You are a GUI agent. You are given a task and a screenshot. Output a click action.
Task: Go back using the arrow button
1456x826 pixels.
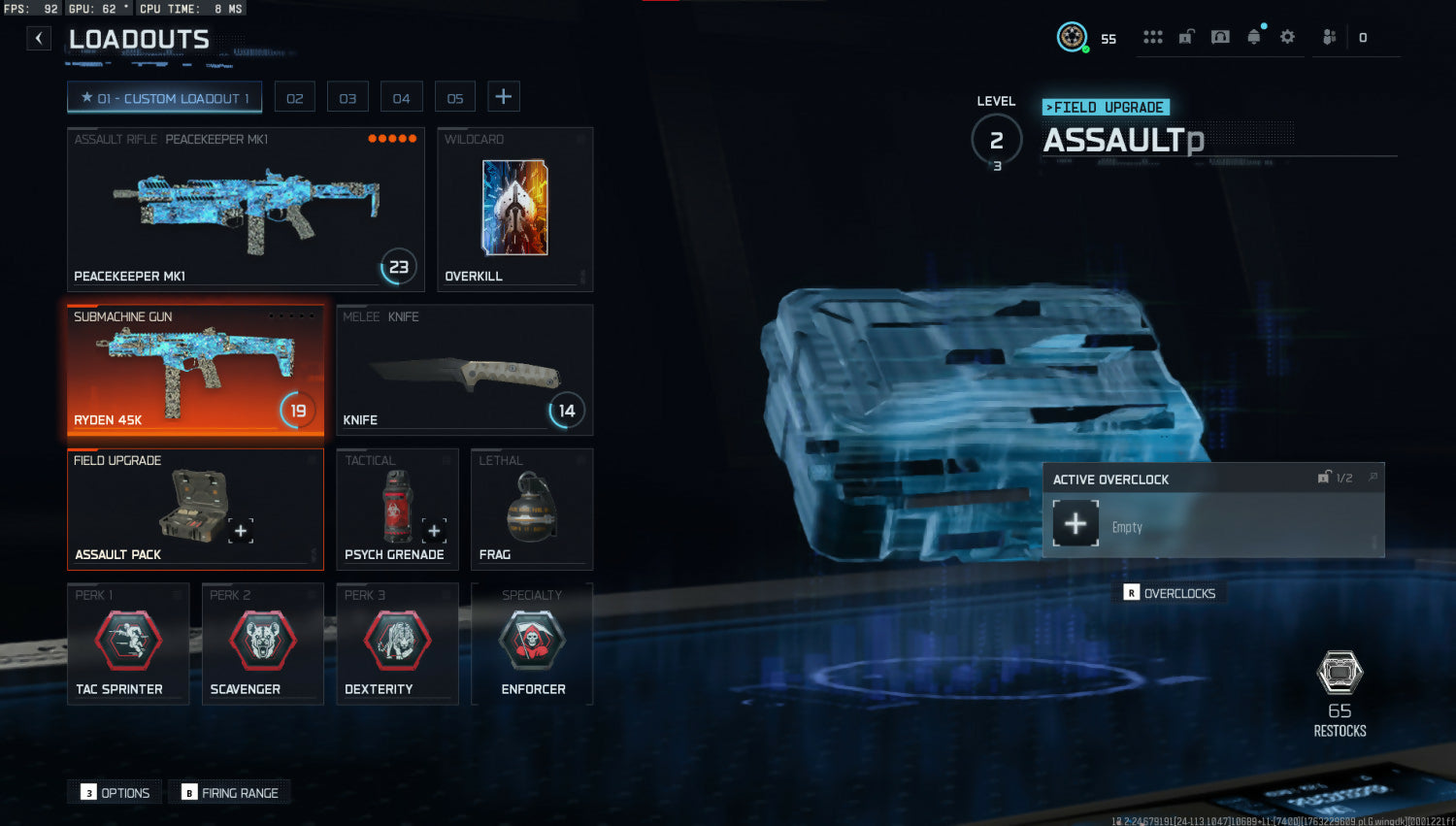(39, 39)
